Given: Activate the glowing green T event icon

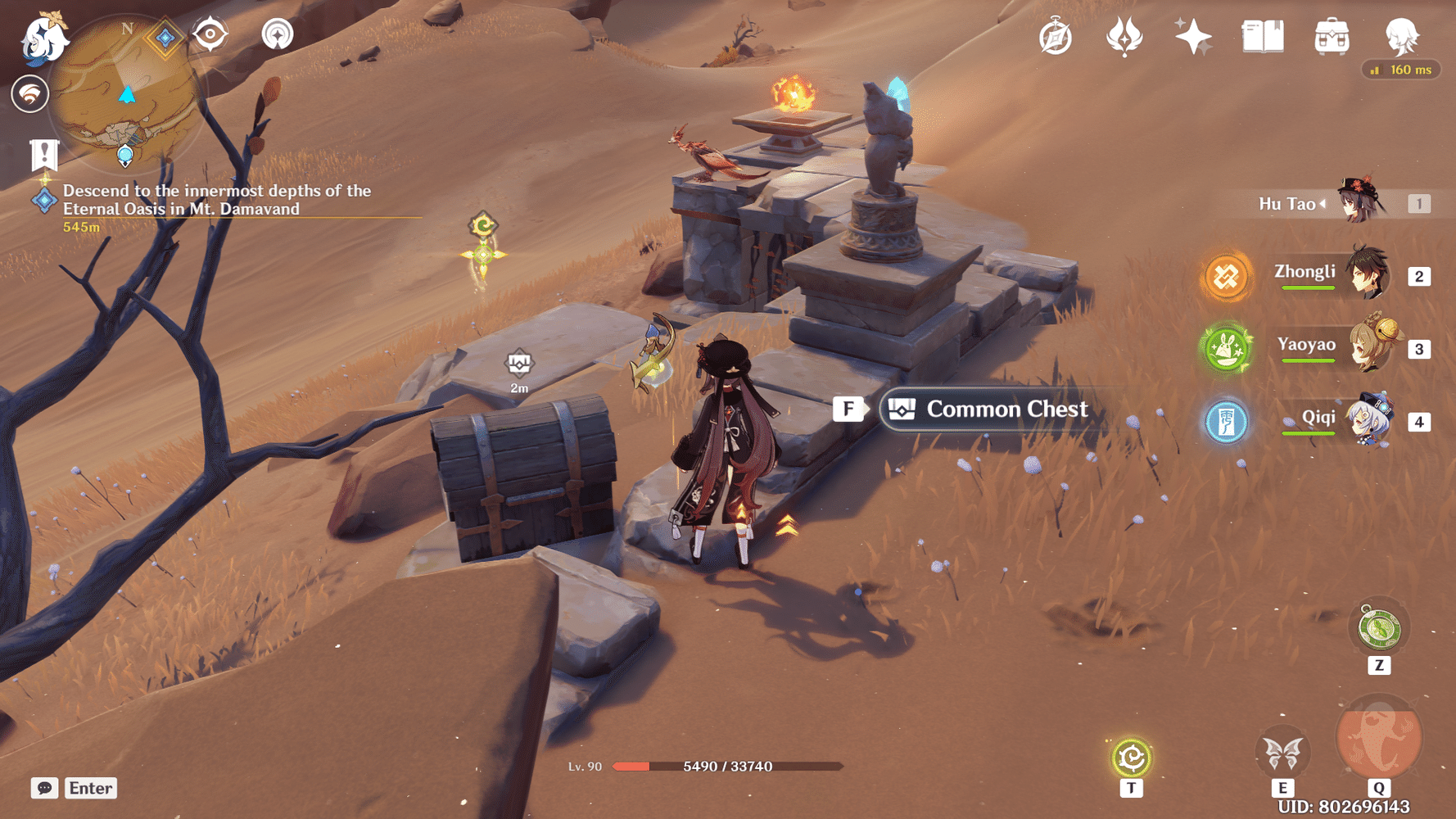Looking at the screenshot, I should (x=1131, y=757).
